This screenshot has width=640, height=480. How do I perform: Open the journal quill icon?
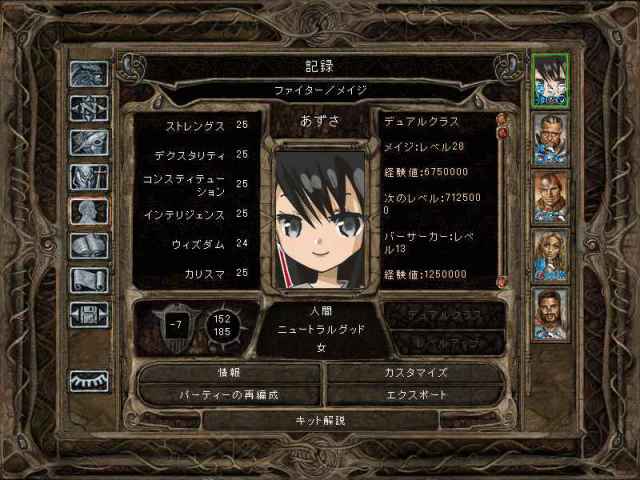[89, 142]
